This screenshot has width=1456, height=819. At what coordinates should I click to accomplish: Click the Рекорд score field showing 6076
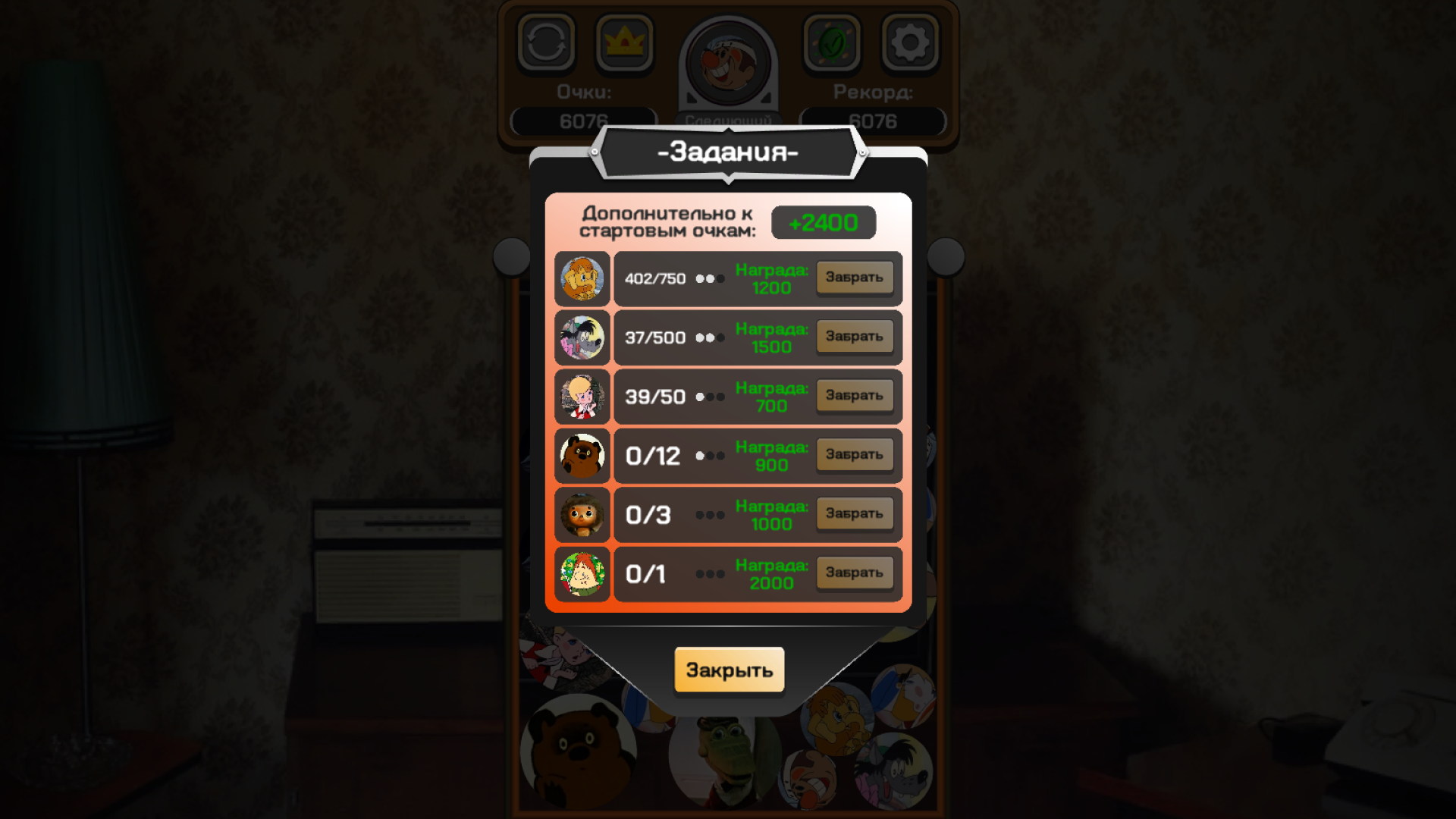(x=874, y=119)
